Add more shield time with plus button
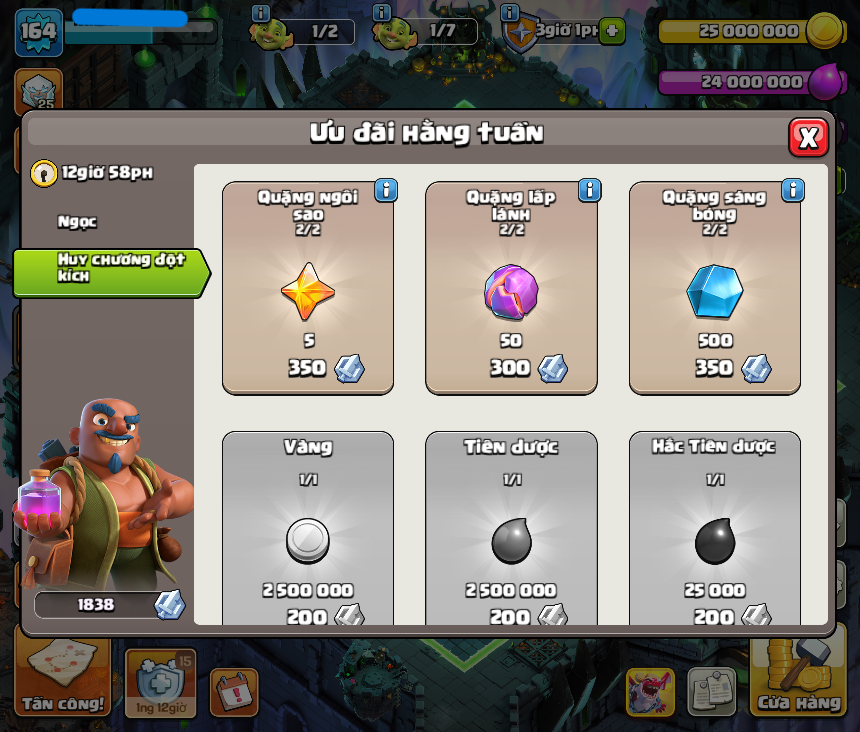This screenshot has width=860, height=732. click(612, 31)
